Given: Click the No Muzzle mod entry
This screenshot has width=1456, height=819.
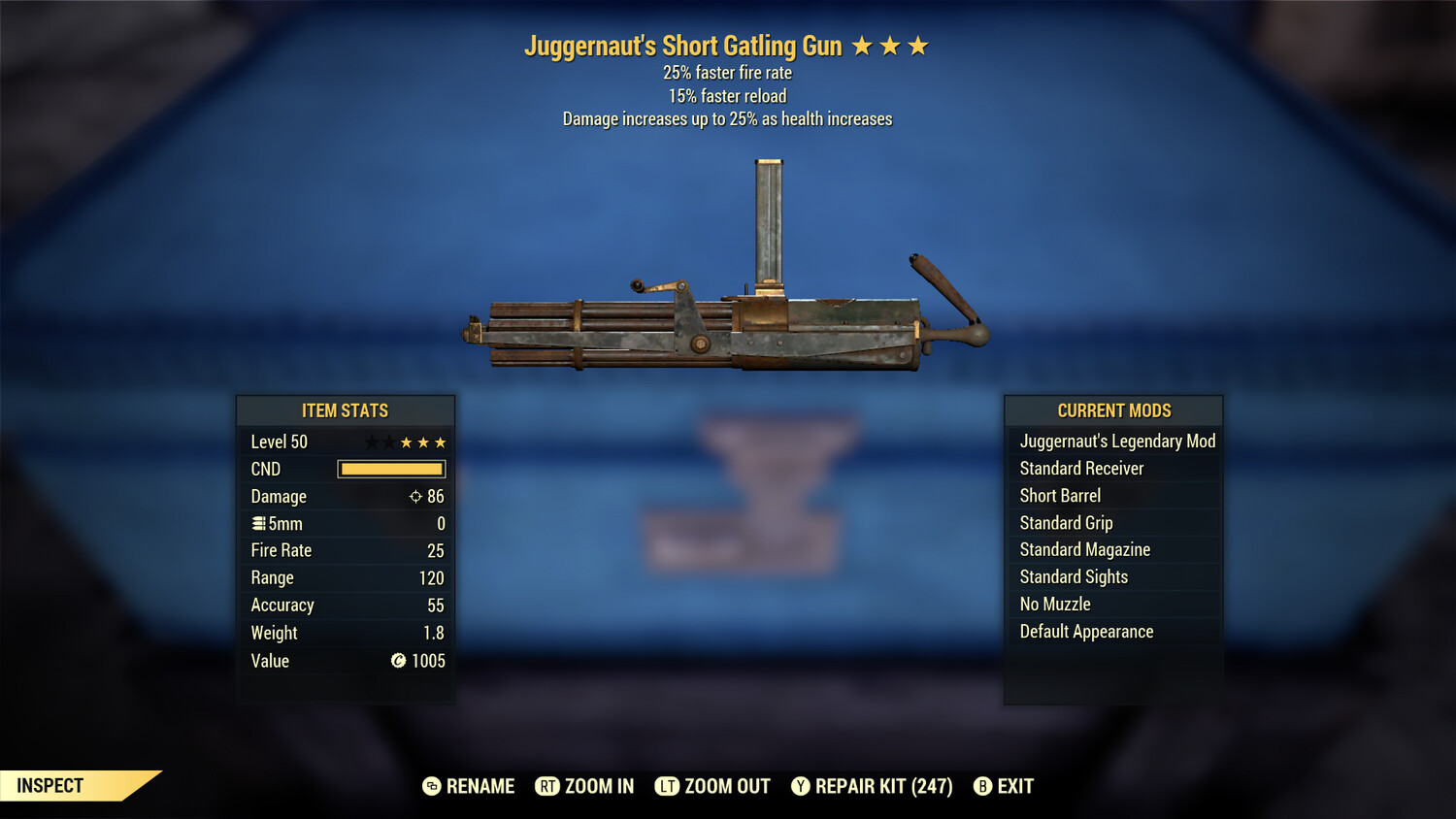Looking at the screenshot, I should click(1054, 604).
